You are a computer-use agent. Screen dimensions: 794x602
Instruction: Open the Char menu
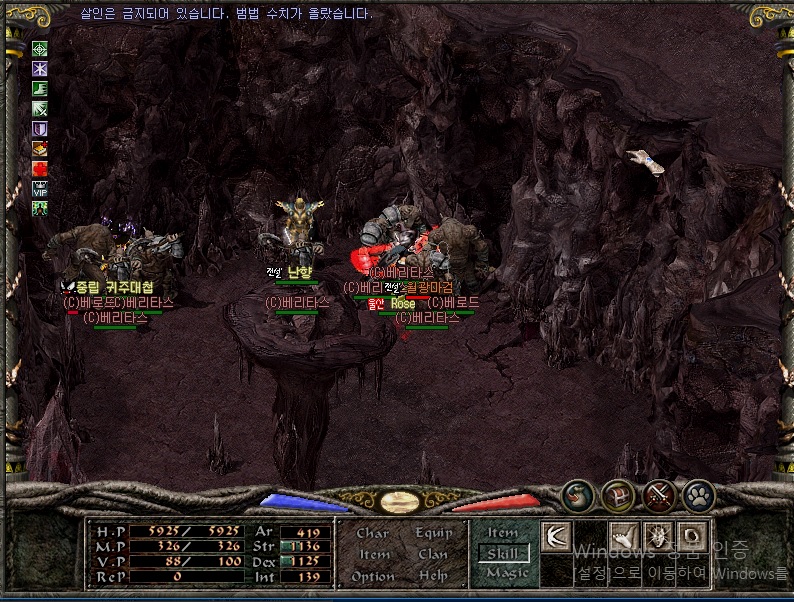click(x=372, y=533)
